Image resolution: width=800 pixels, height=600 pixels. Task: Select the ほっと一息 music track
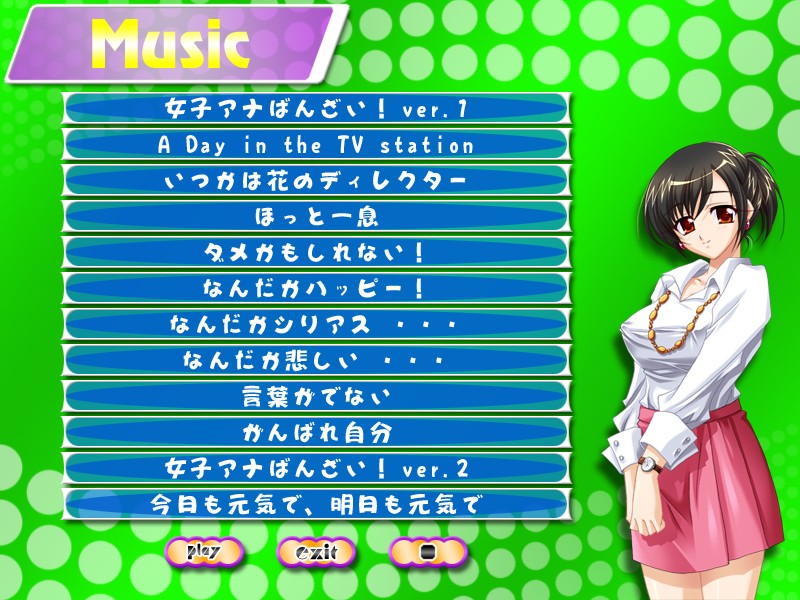(316, 216)
